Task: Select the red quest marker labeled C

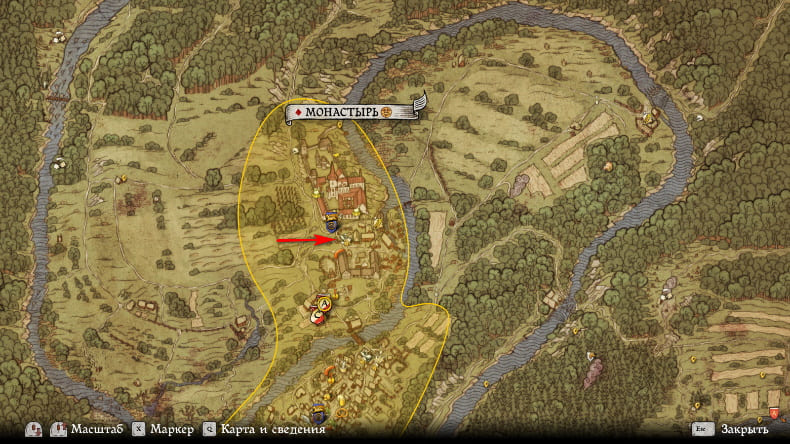Action: [317, 317]
